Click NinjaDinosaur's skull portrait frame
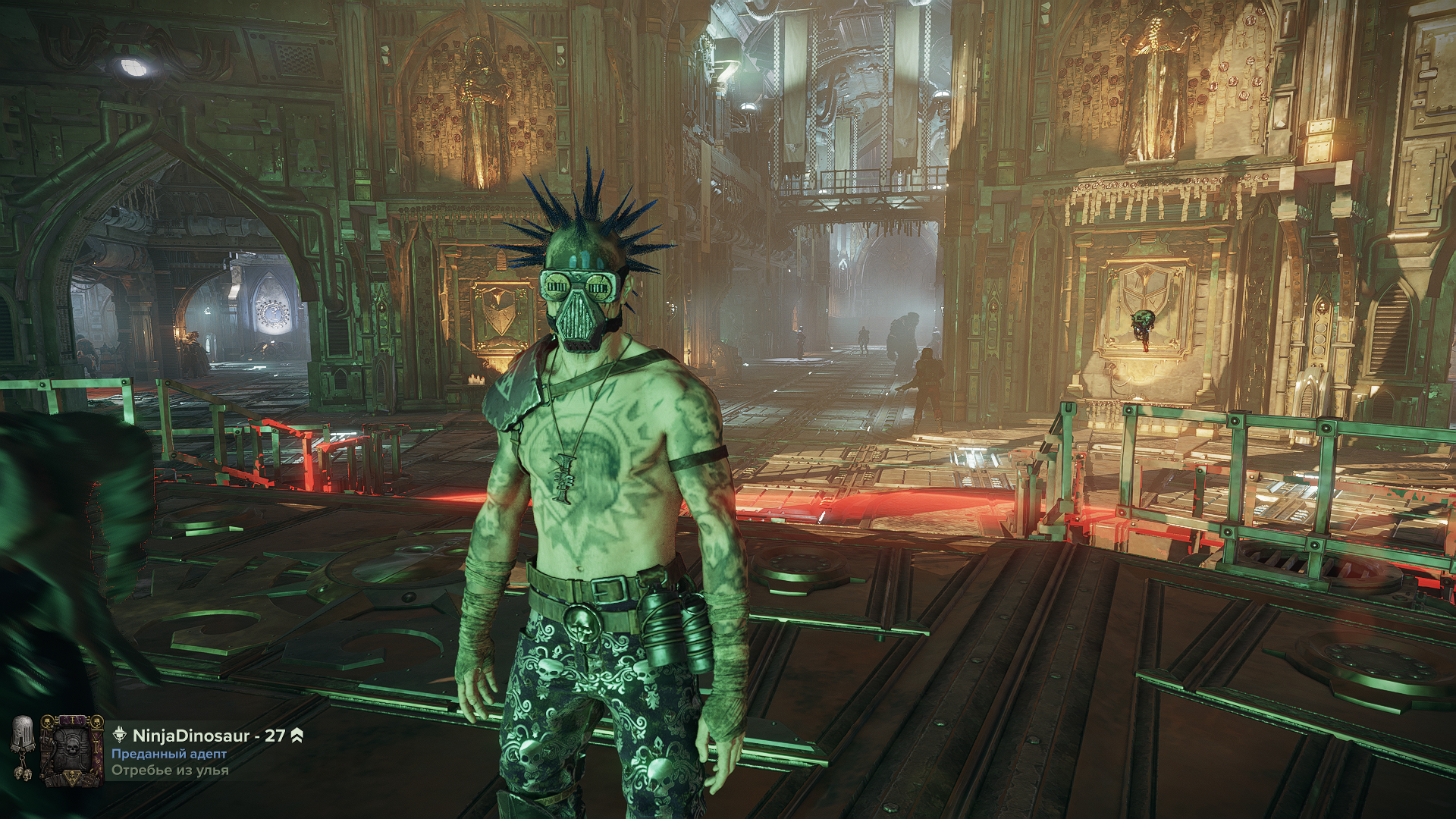The image size is (1456, 819). tap(72, 761)
